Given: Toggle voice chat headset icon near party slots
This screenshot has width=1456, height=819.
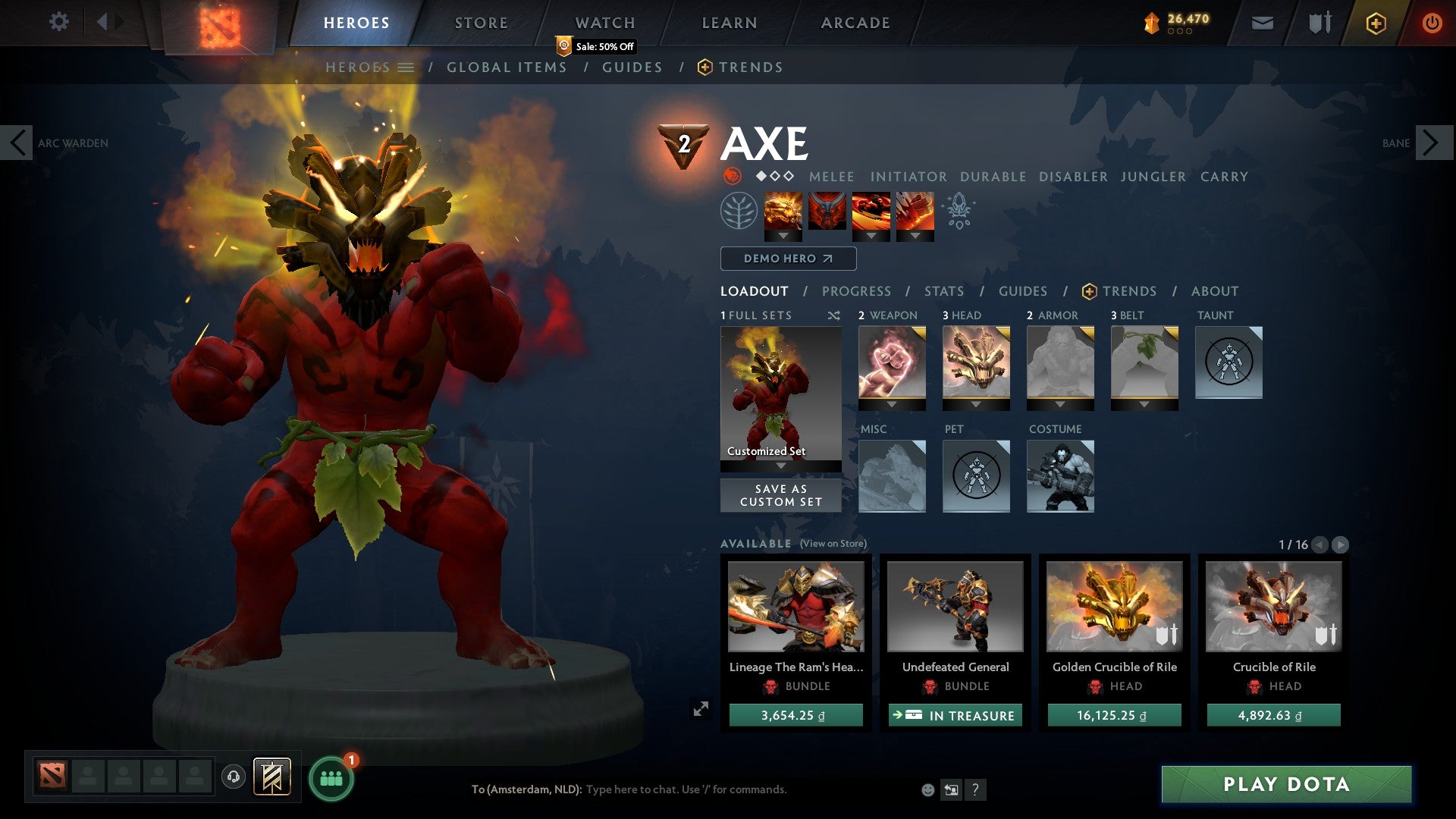Looking at the screenshot, I should 234,776.
